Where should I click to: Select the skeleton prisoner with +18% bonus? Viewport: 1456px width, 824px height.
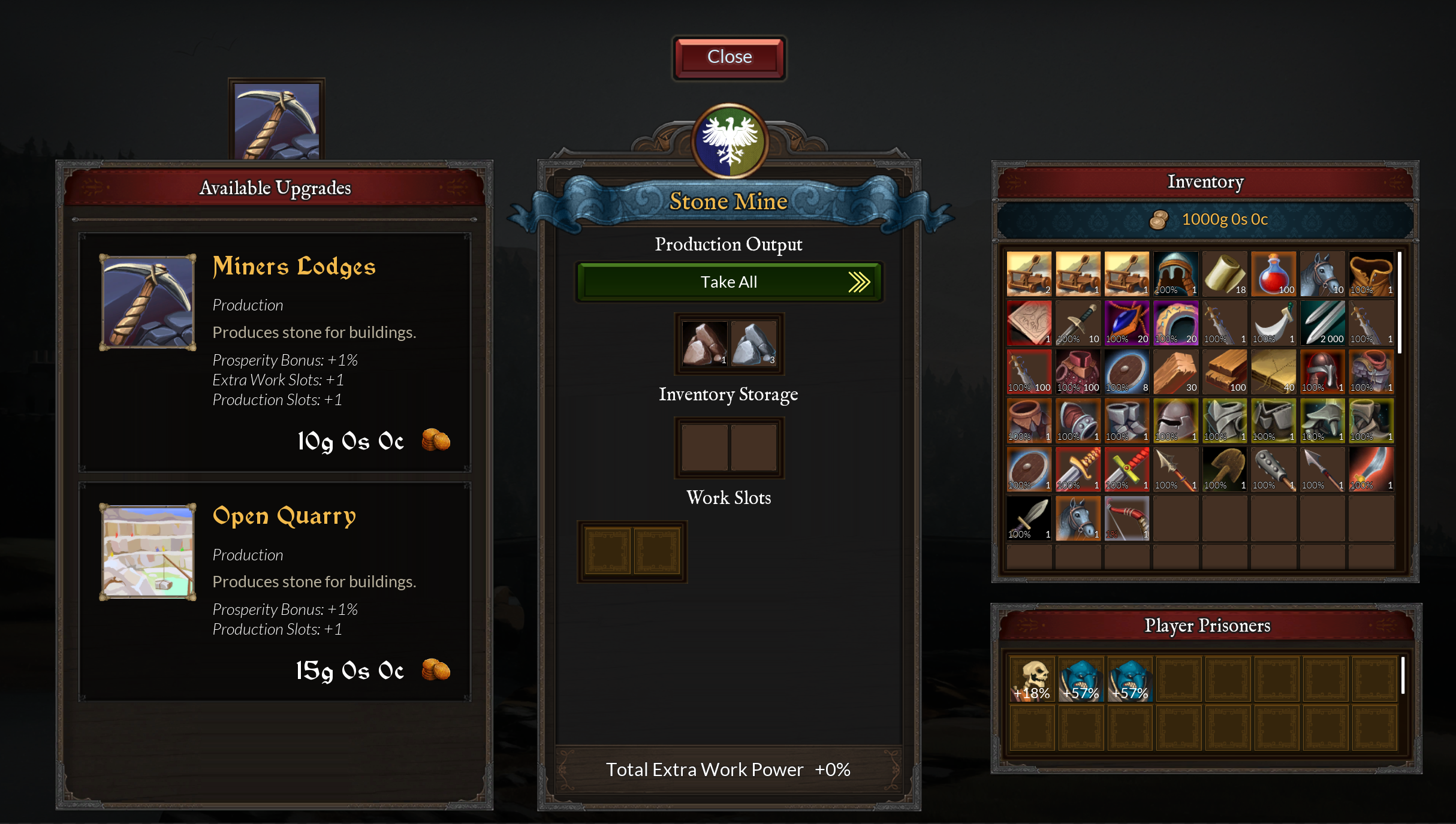pyautogui.click(x=1032, y=678)
